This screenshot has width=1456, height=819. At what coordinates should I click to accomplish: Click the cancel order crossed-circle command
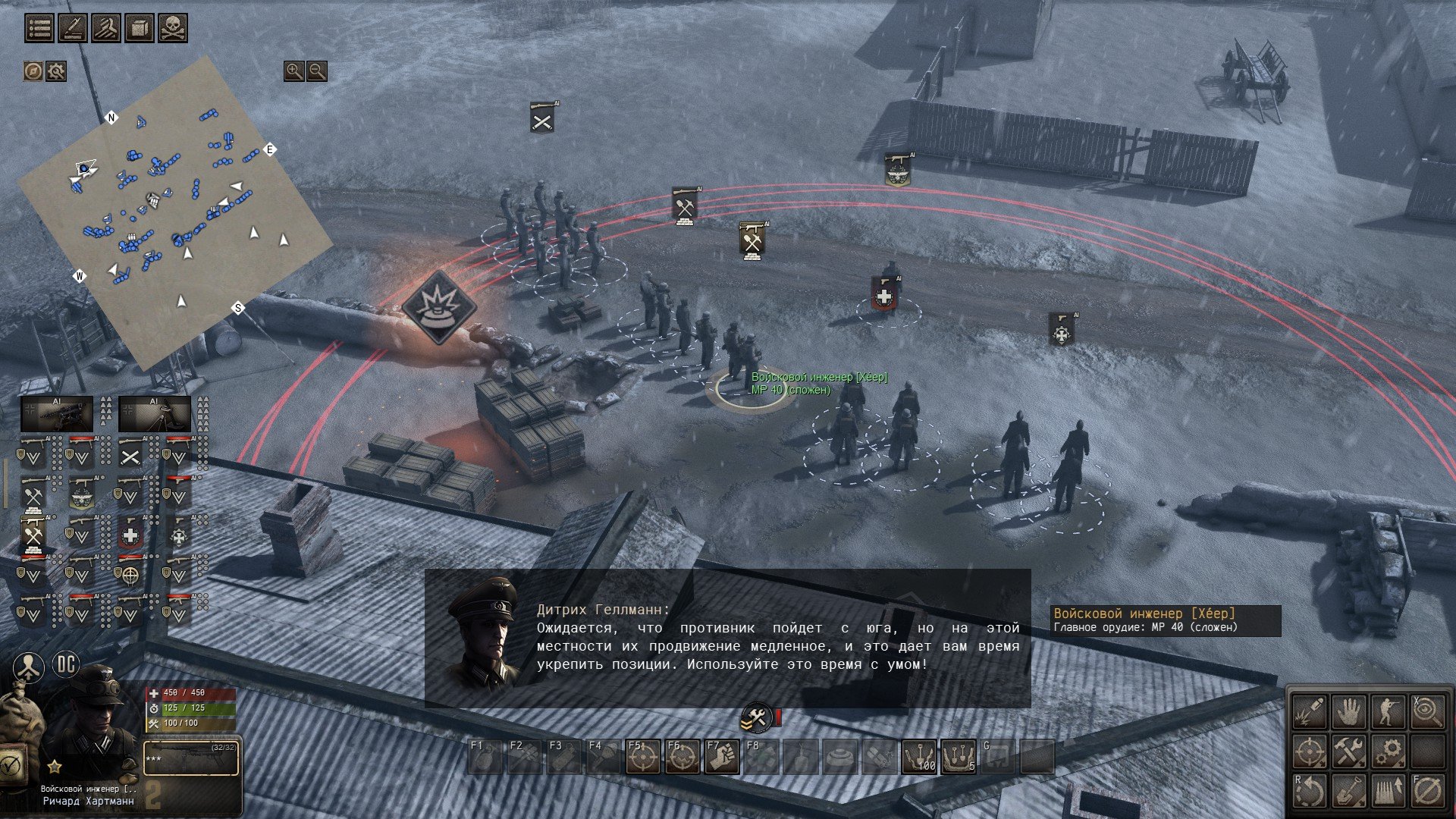1426,791
